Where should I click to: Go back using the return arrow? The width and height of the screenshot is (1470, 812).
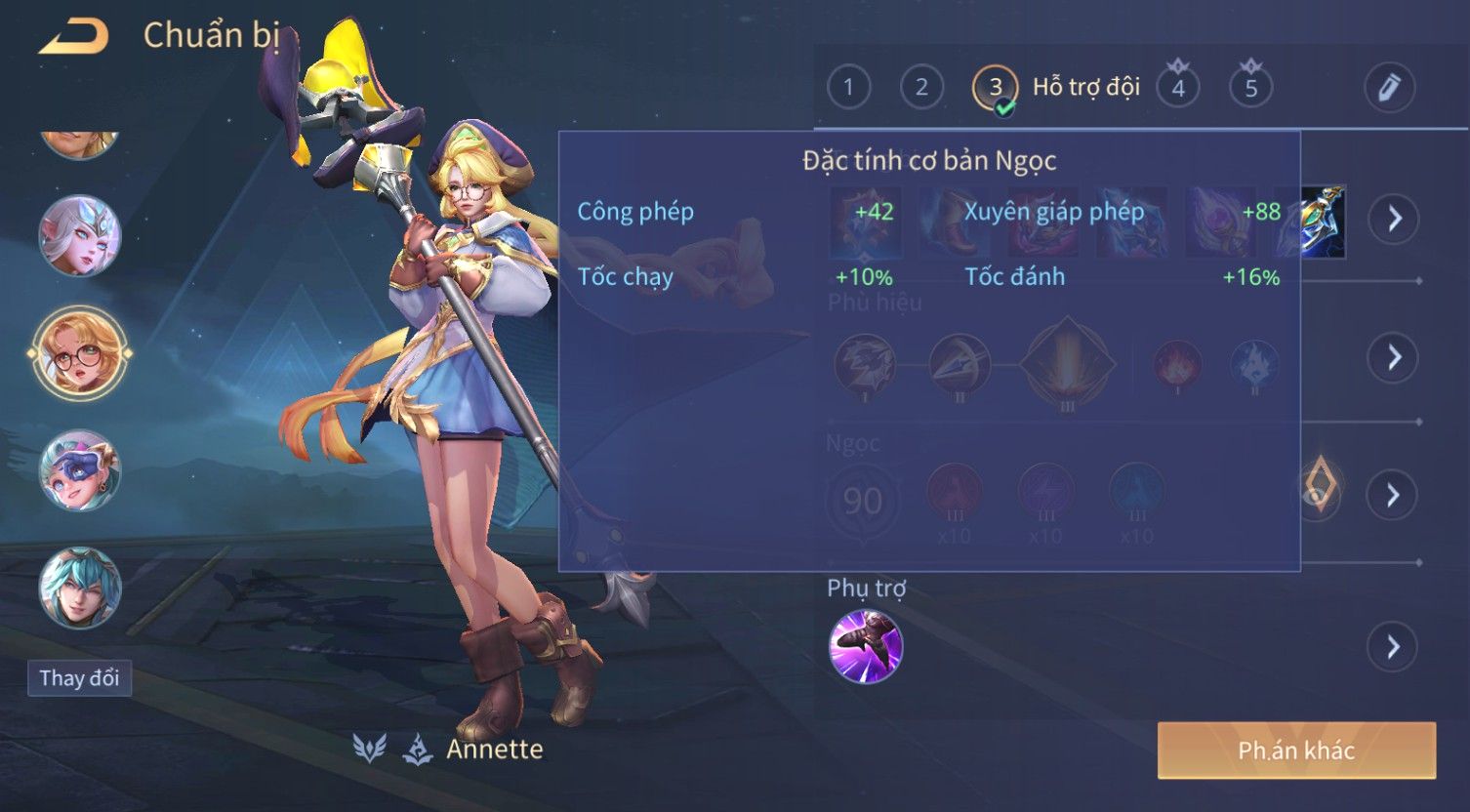pos(74,37)
